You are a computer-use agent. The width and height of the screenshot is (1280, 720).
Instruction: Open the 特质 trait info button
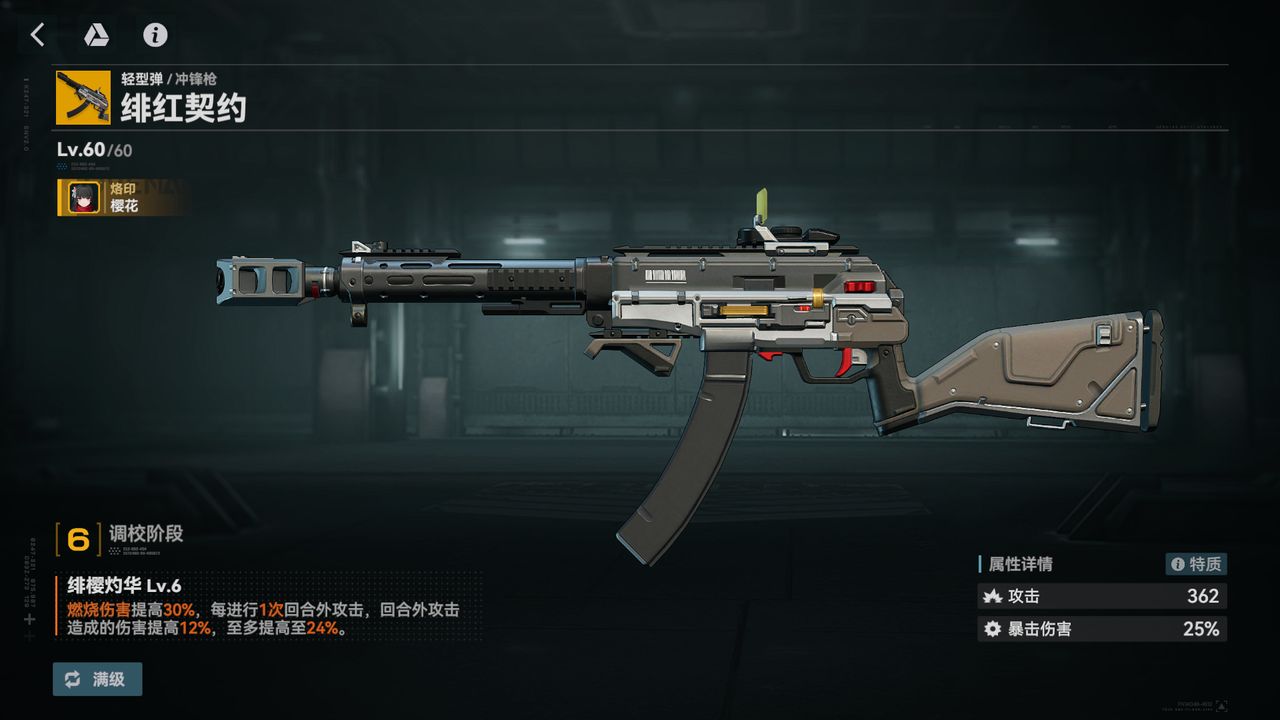1196,564
